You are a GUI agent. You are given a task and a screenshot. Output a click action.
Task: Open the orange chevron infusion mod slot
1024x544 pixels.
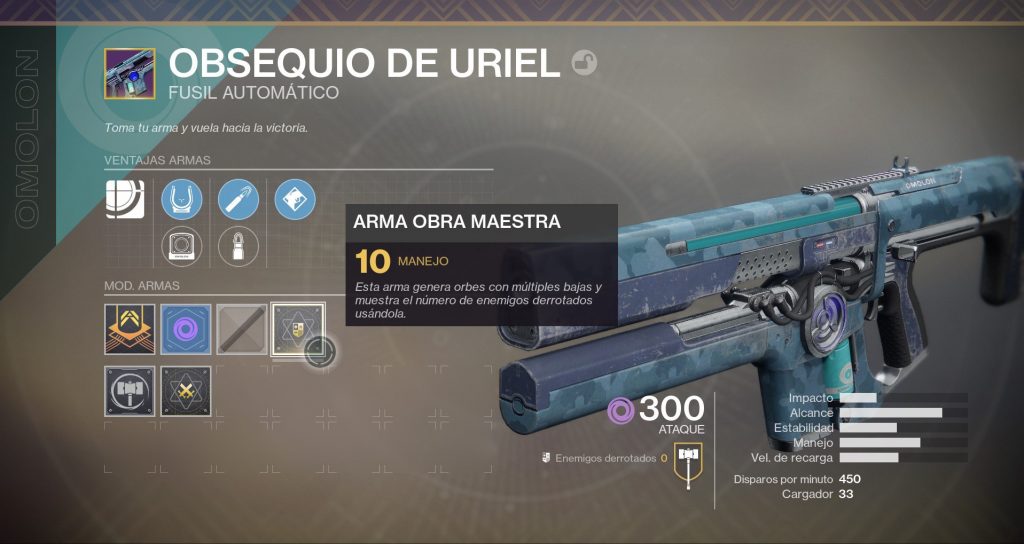coord(130,329)
